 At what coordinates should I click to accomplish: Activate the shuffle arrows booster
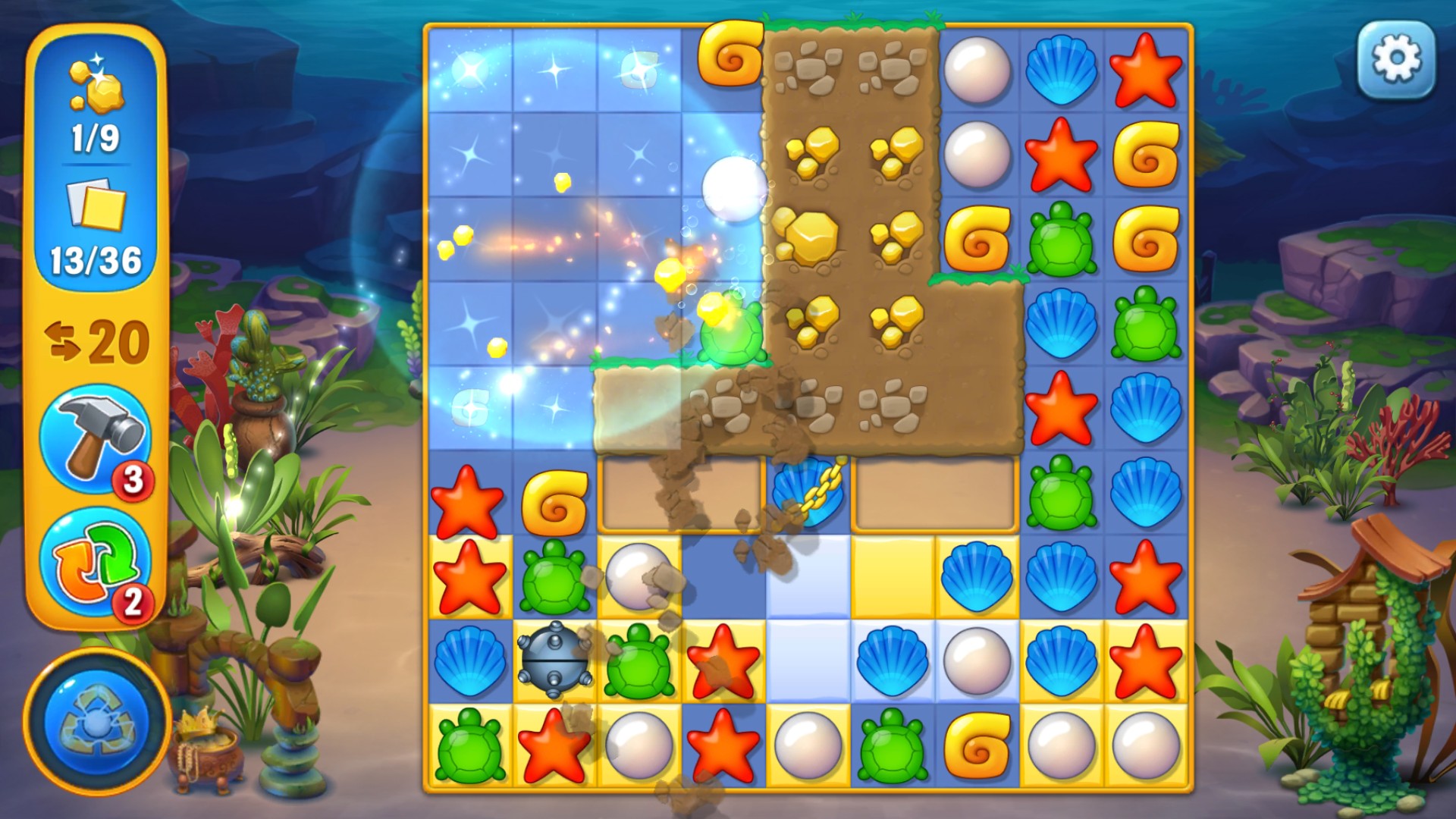click(x=96, y=562)
